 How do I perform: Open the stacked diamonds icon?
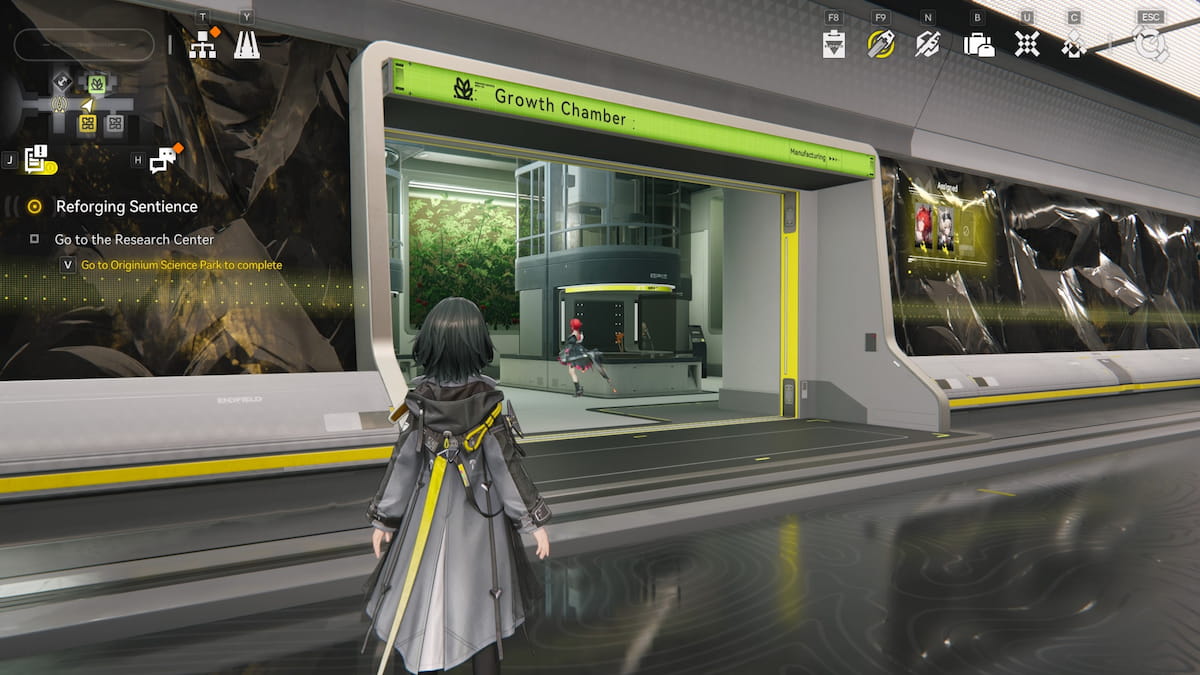click(x=1074, y=44)
